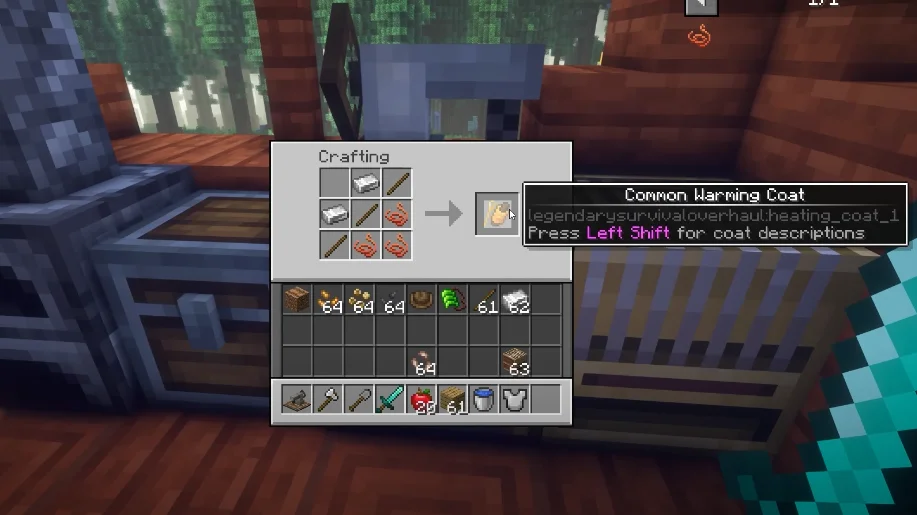Select the shovel in the hotbar
The height and width of the screenshot is (515, 917).
(359, 400)
